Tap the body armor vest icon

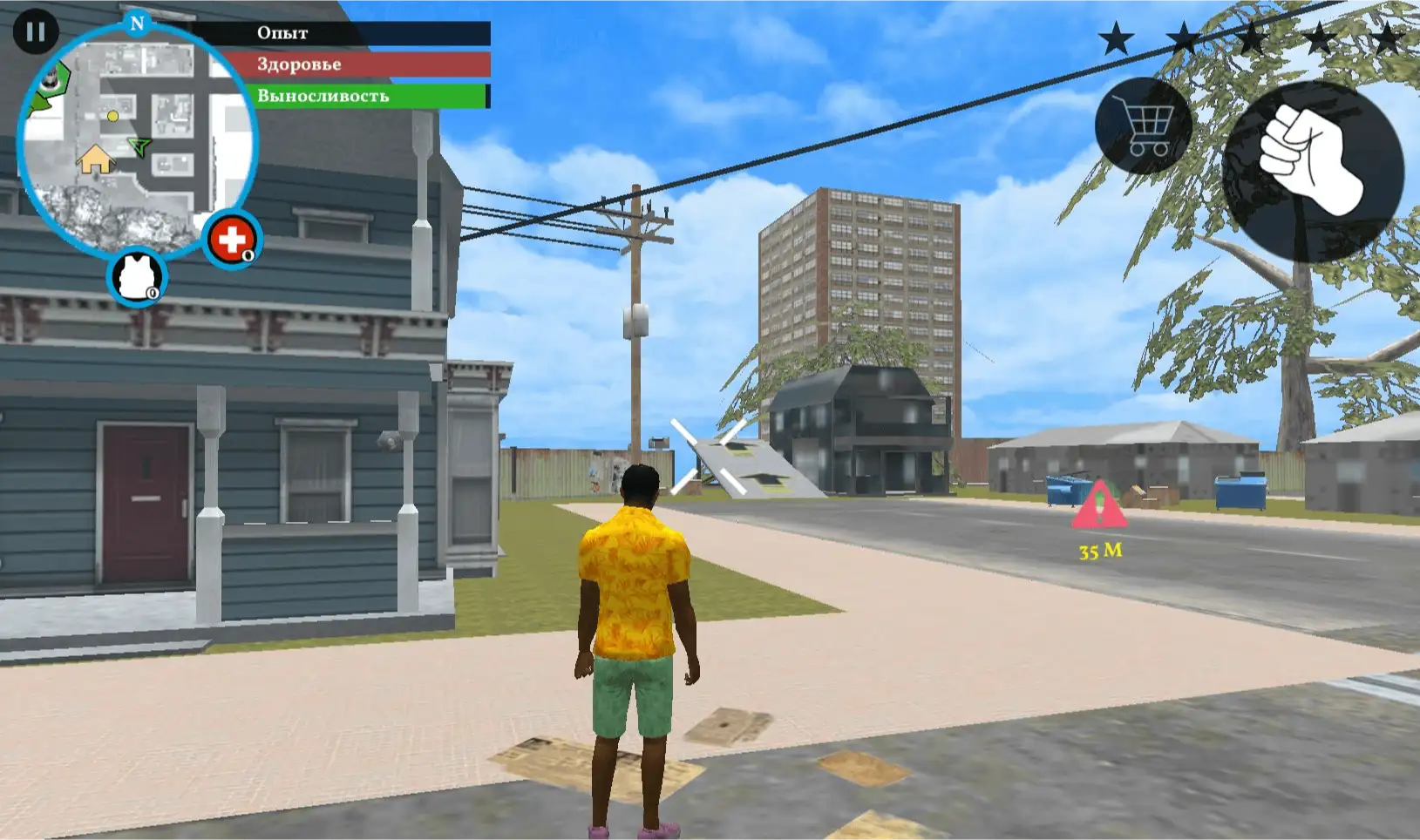coord(137,277)
